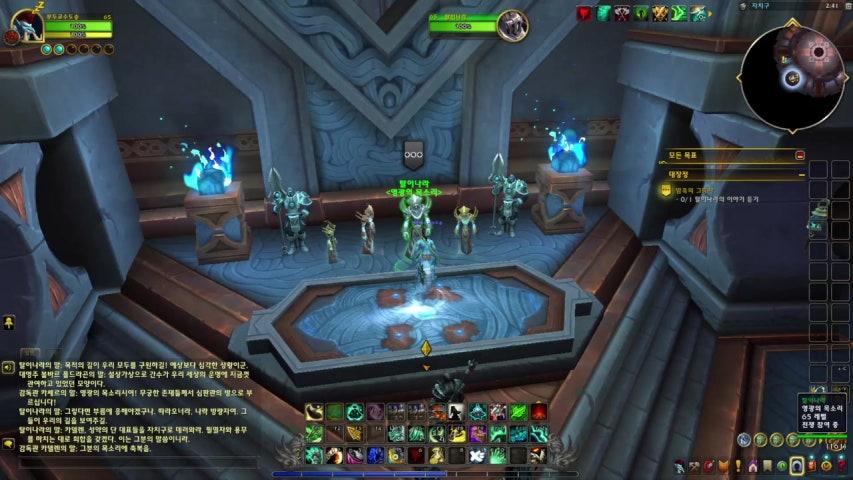Select the player portrait frame
The image size is (853, 480).
[x=27, y=24]
